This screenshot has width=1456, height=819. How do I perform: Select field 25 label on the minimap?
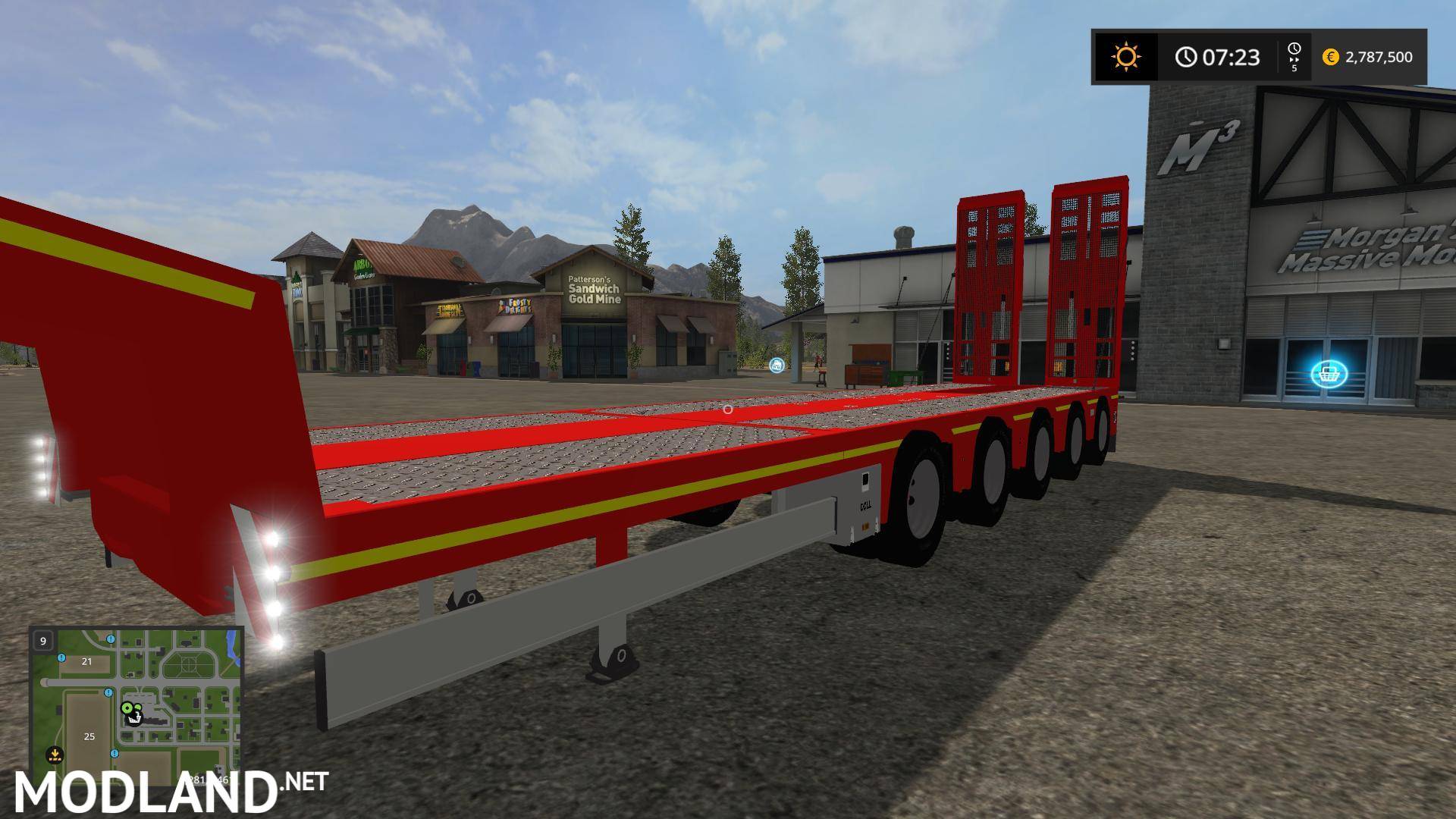coord(89,737)
